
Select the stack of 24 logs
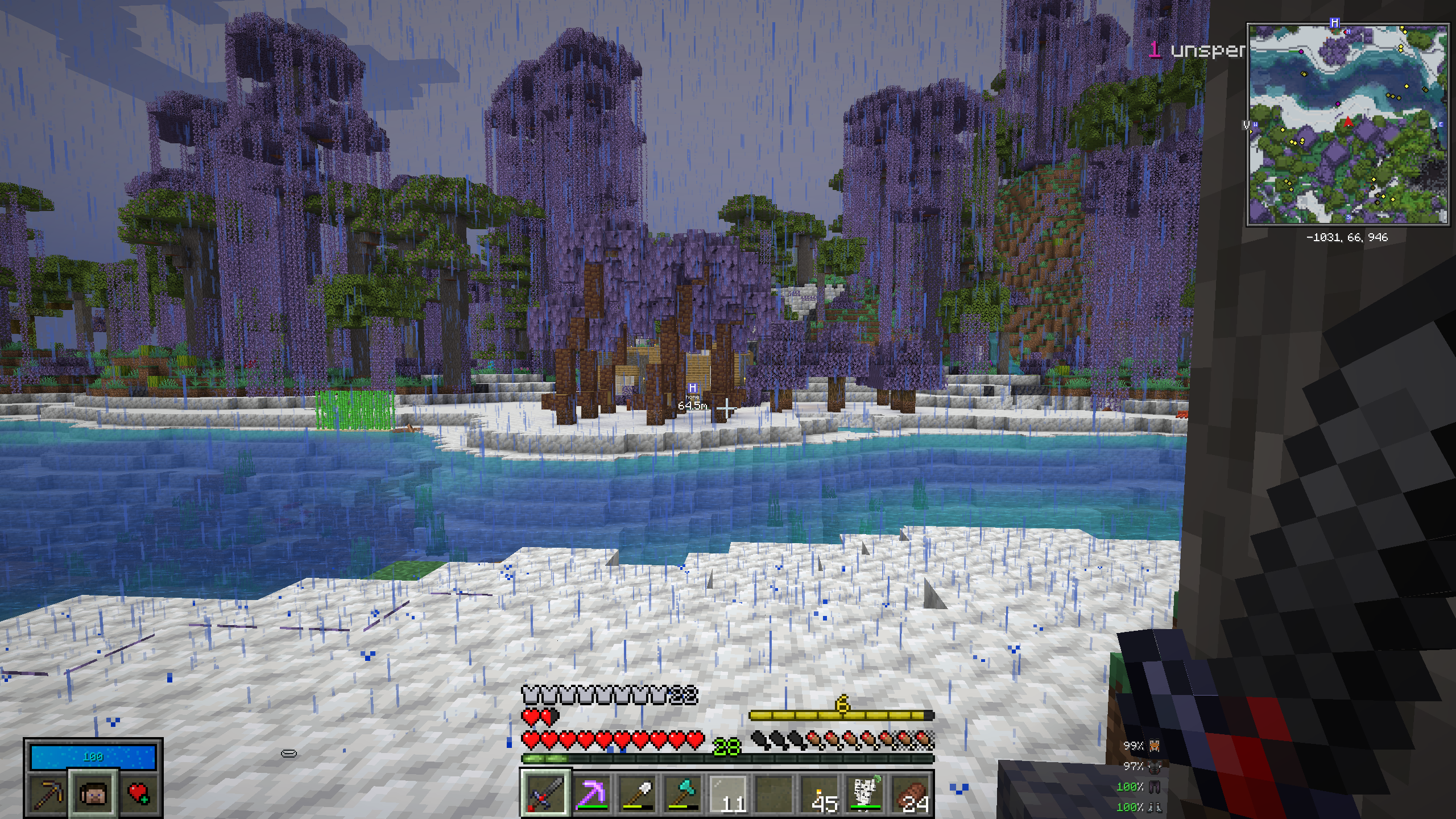coord(911,793)
